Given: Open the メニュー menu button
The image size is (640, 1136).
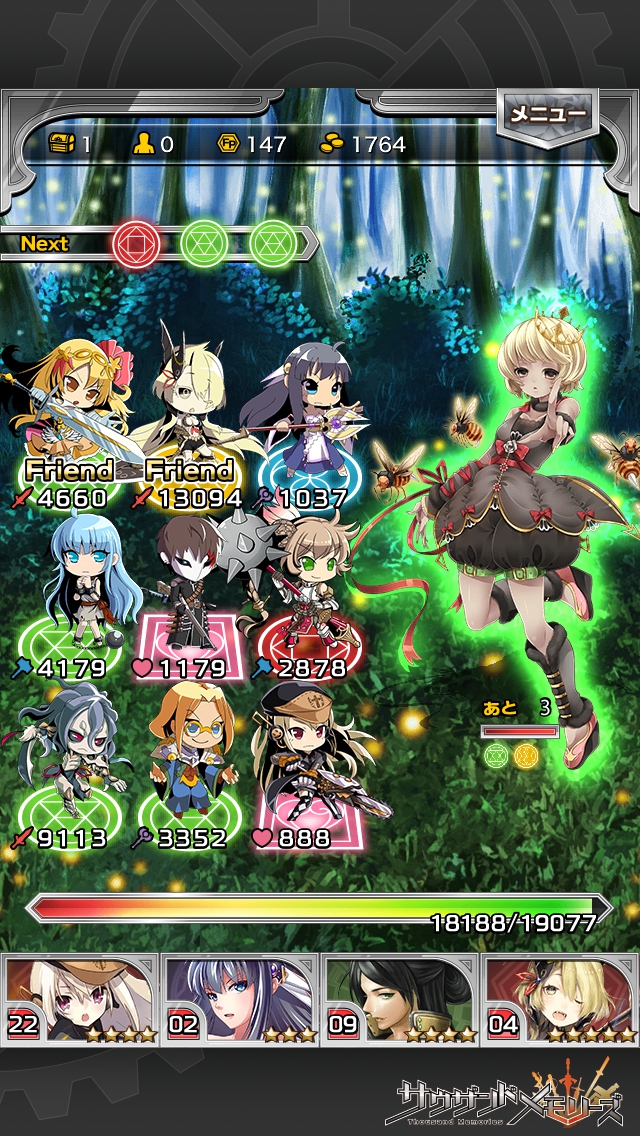Looking at the screenshot, I should (547, 114).
